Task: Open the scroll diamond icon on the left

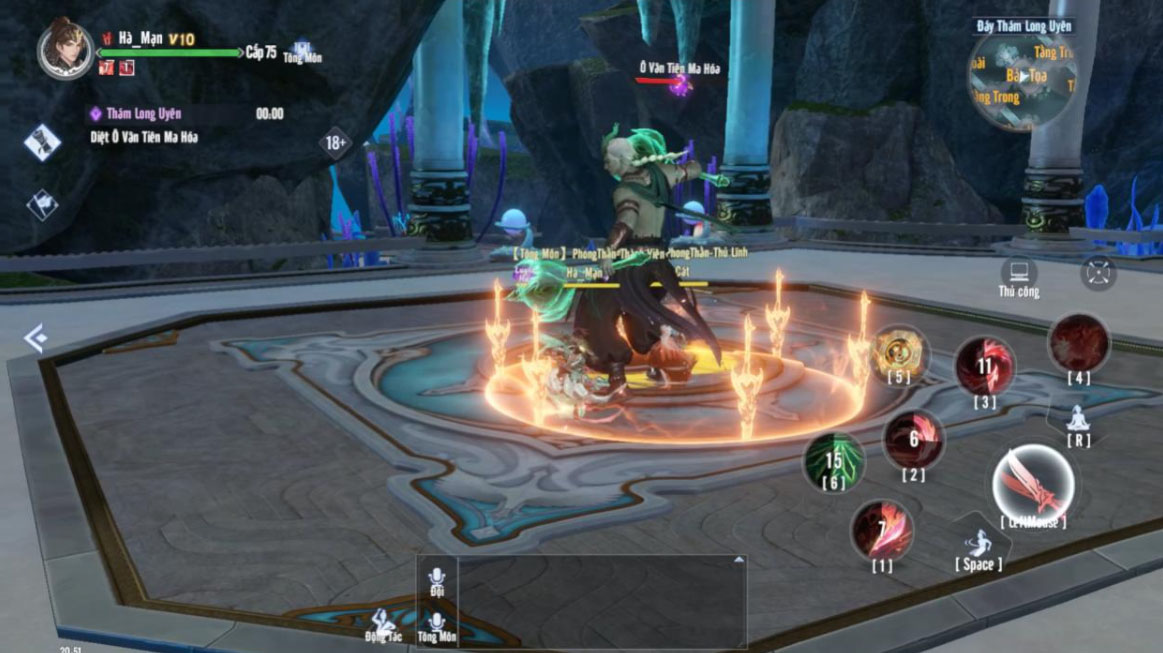Action: click(42, 142)
